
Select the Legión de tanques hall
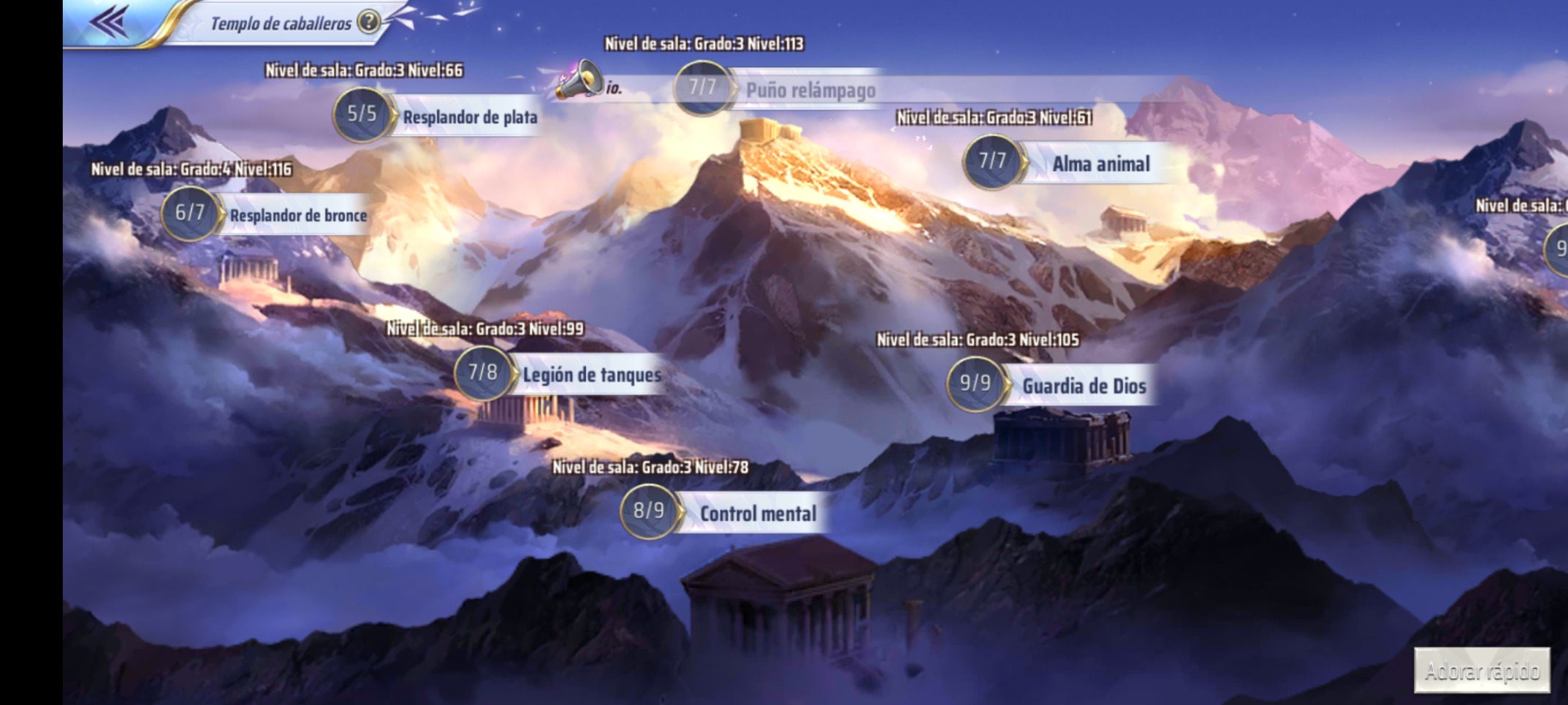[591, 375]
